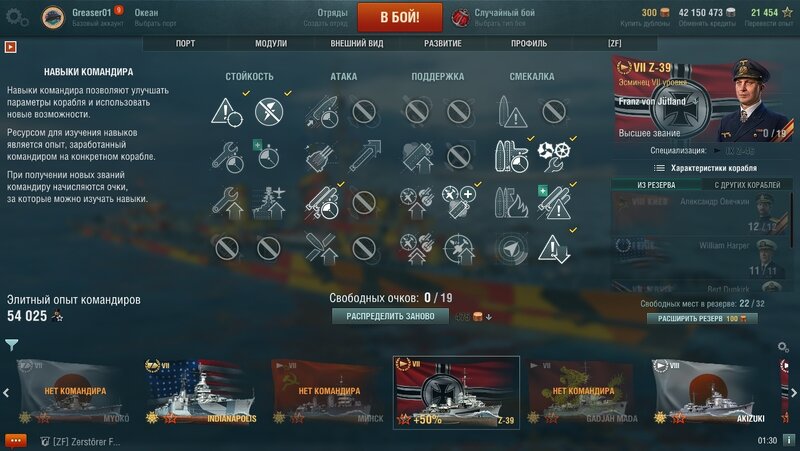Show the Из резерва commander list
The image size is (800, 451).
(x=656, y=185)
